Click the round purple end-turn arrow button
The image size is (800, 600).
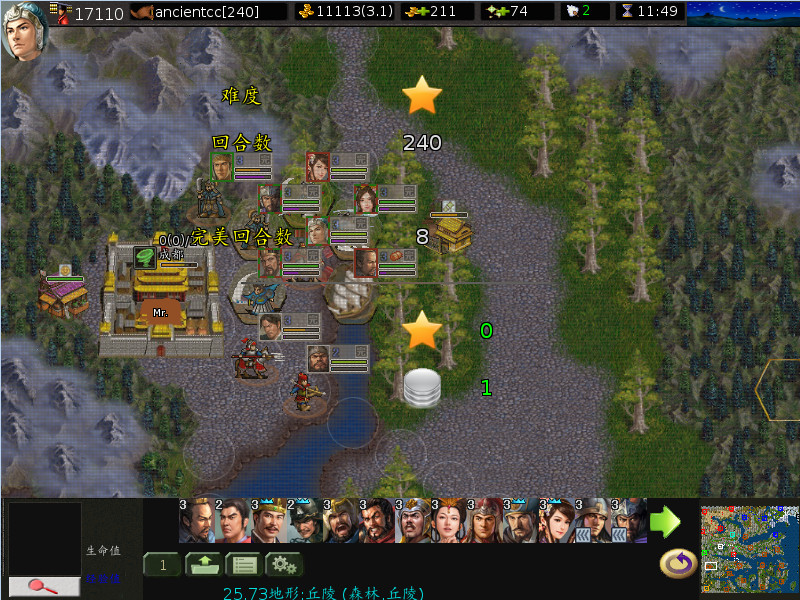pos(678,565)
